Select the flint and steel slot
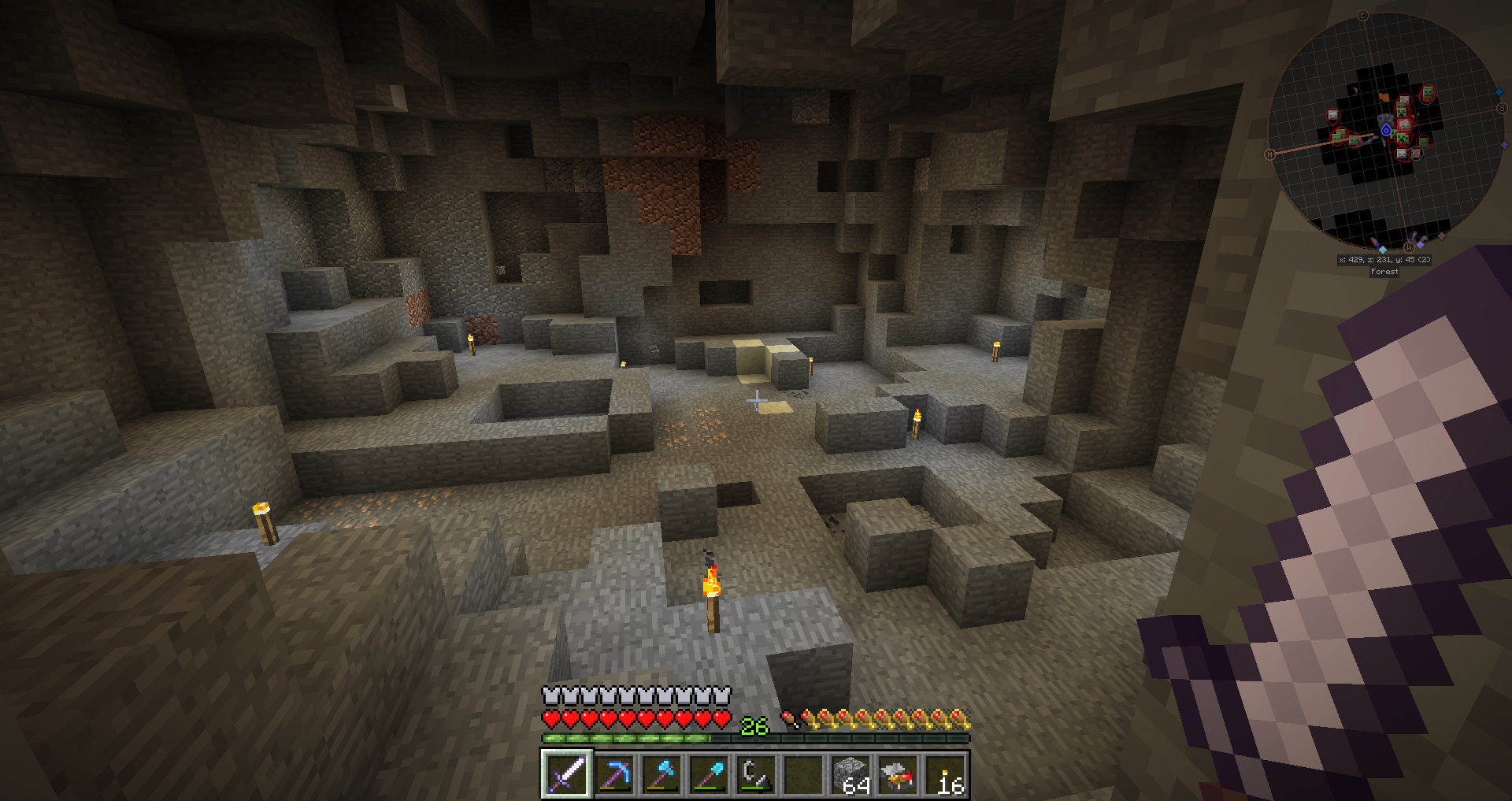The width and height of the screenshot is (1512, 801). (756, 774)
